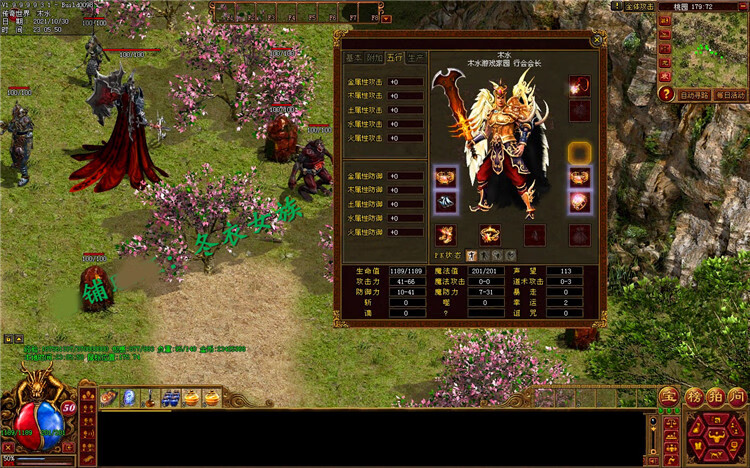Select the golden belt equipment slot

(490, 235)
